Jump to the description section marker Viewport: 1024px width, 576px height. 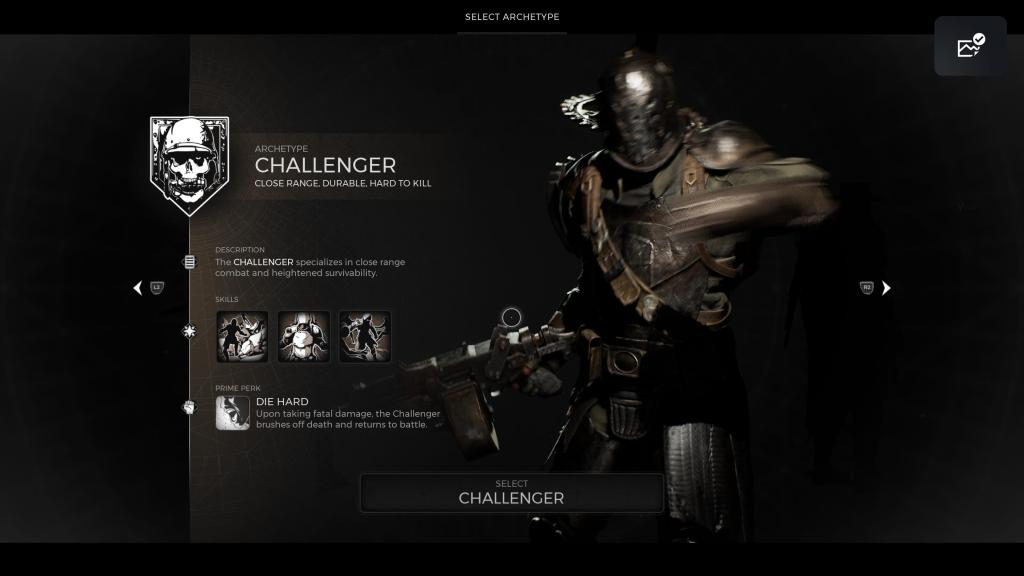click(x=189, y=262)
